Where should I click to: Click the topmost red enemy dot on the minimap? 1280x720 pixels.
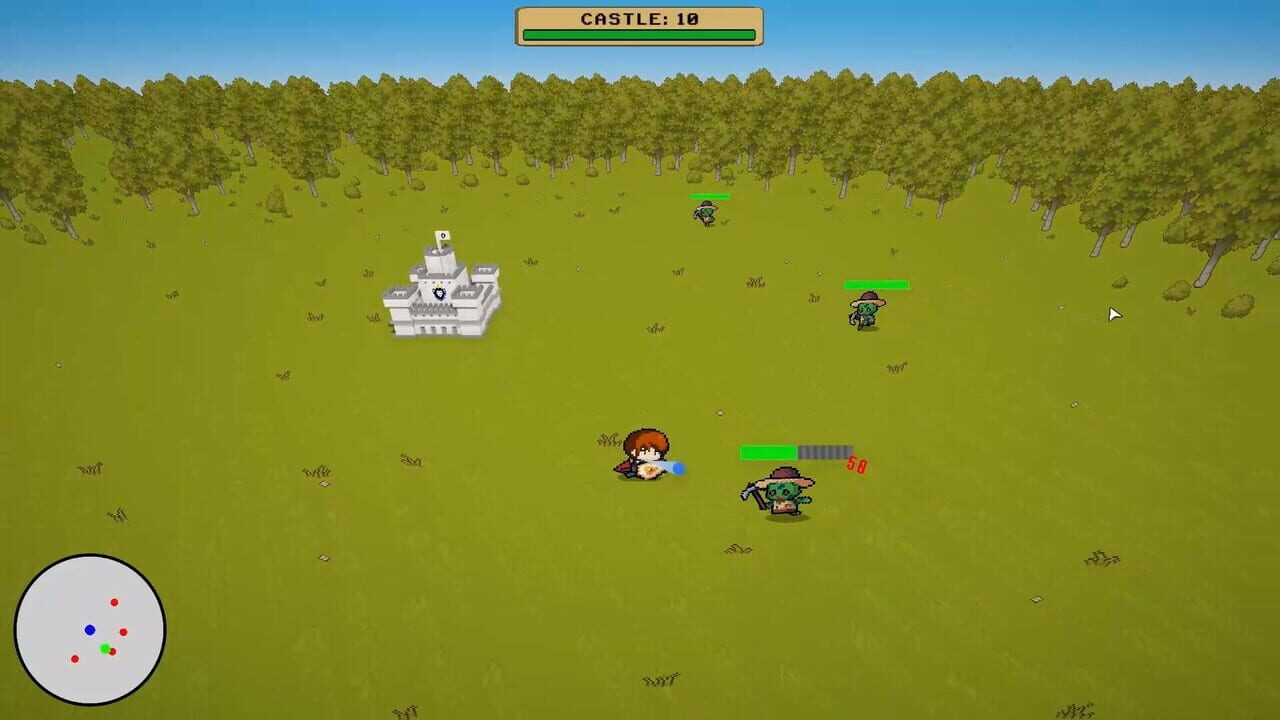click(x=115, y=602)
